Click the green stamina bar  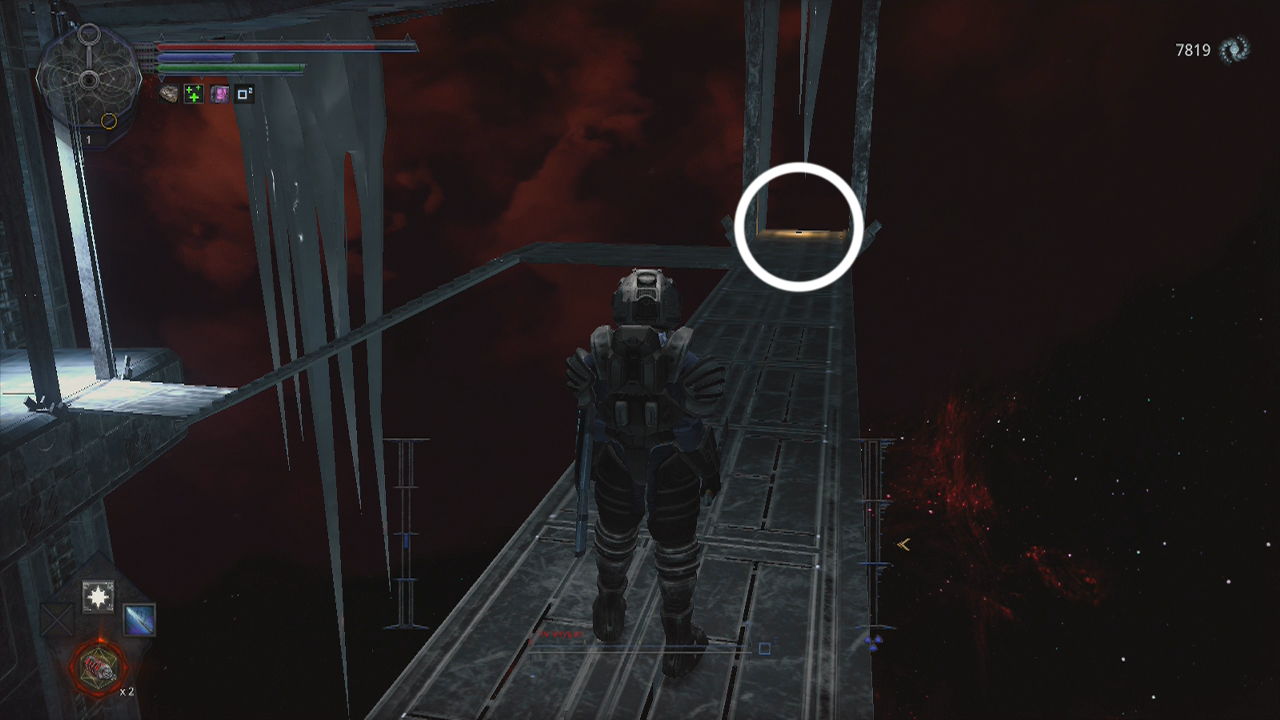(x=228, y=67)
